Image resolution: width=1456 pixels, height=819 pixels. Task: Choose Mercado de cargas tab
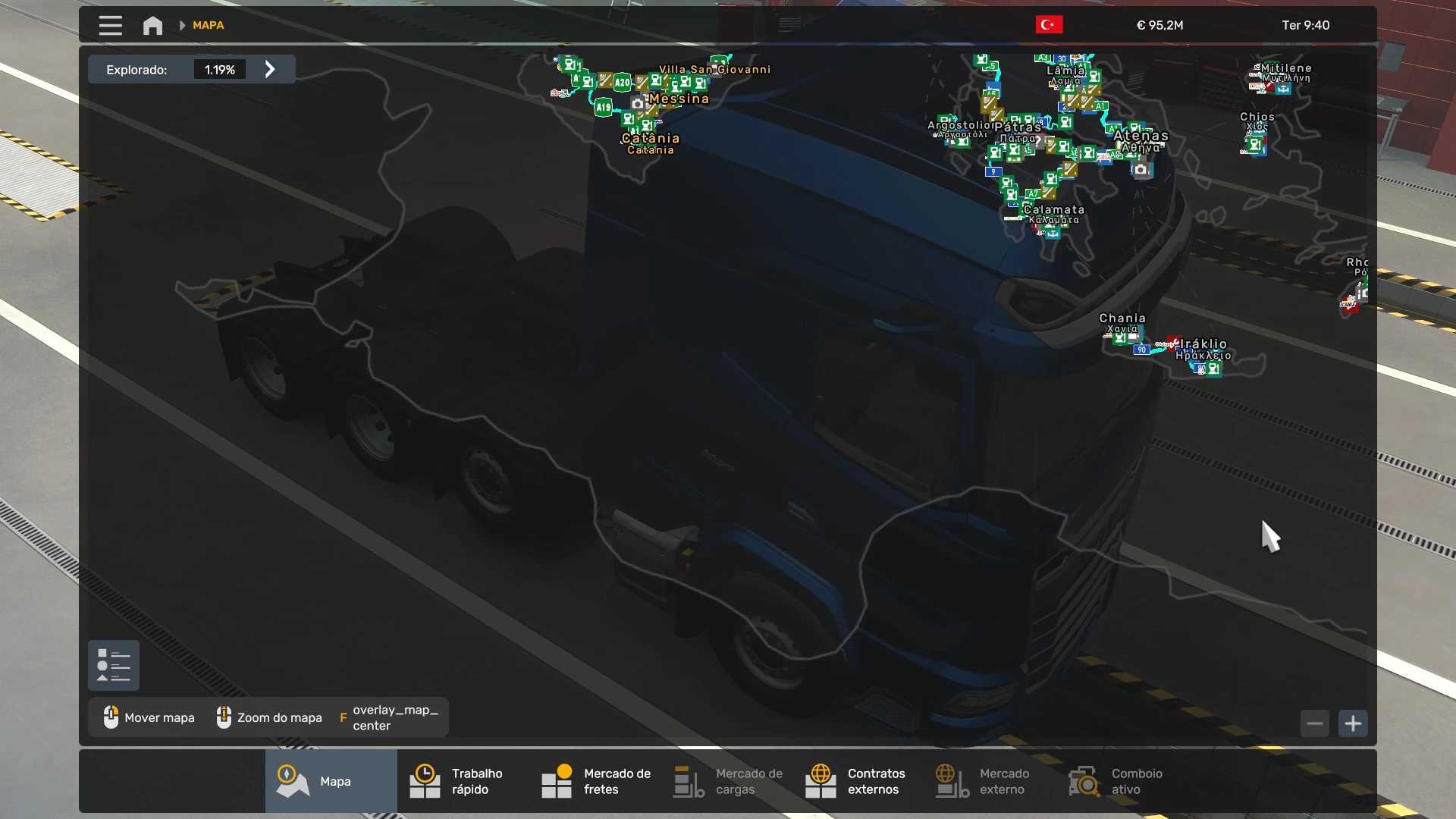click(x=728, y=781)
